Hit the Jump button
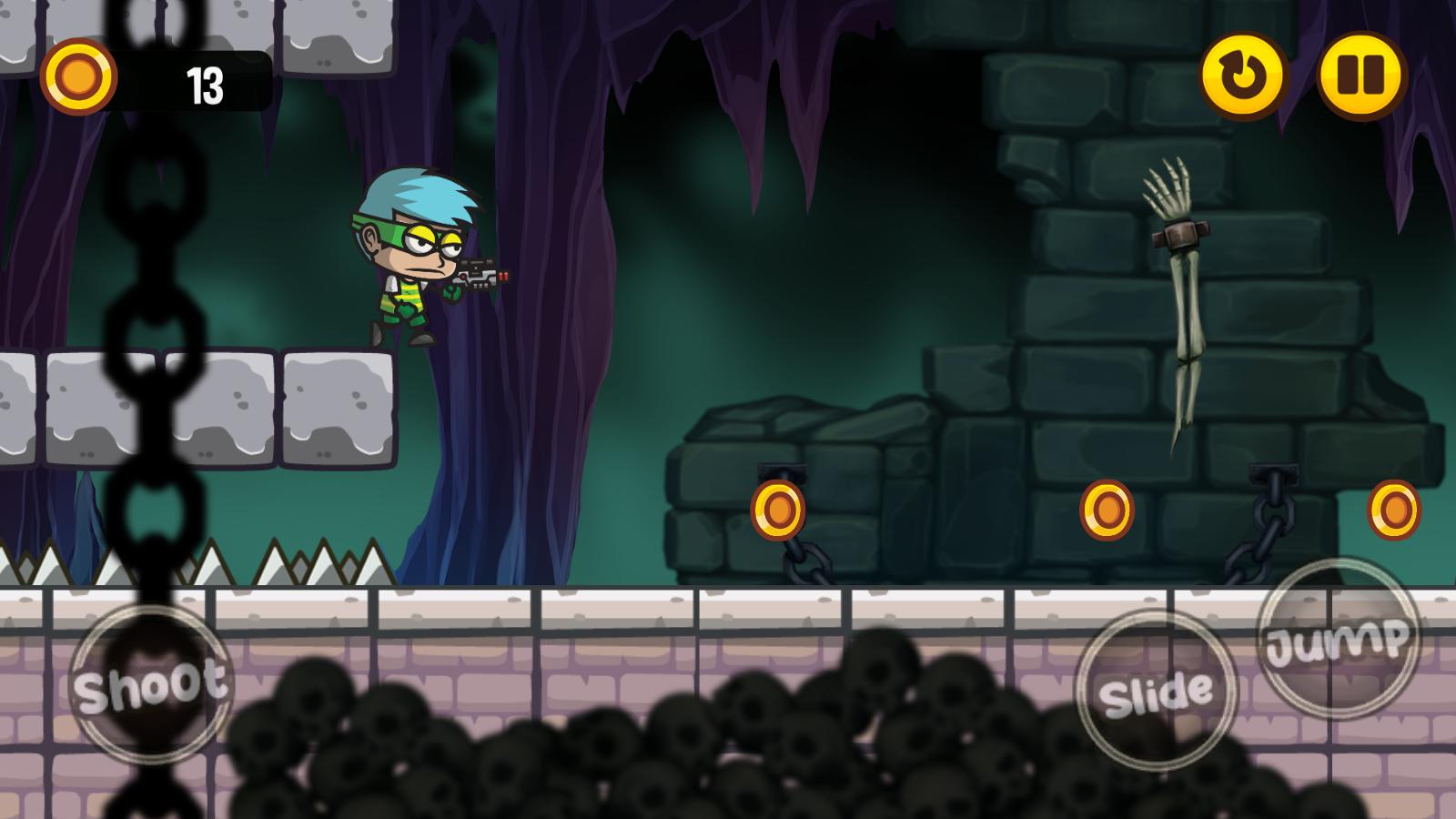Viewport: 1456px width, 819px height. (1339, 639)
